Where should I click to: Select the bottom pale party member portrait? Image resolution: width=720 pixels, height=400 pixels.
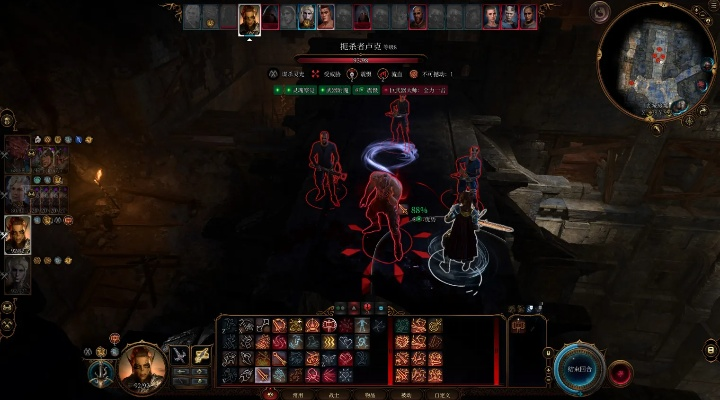coord(18,274)
